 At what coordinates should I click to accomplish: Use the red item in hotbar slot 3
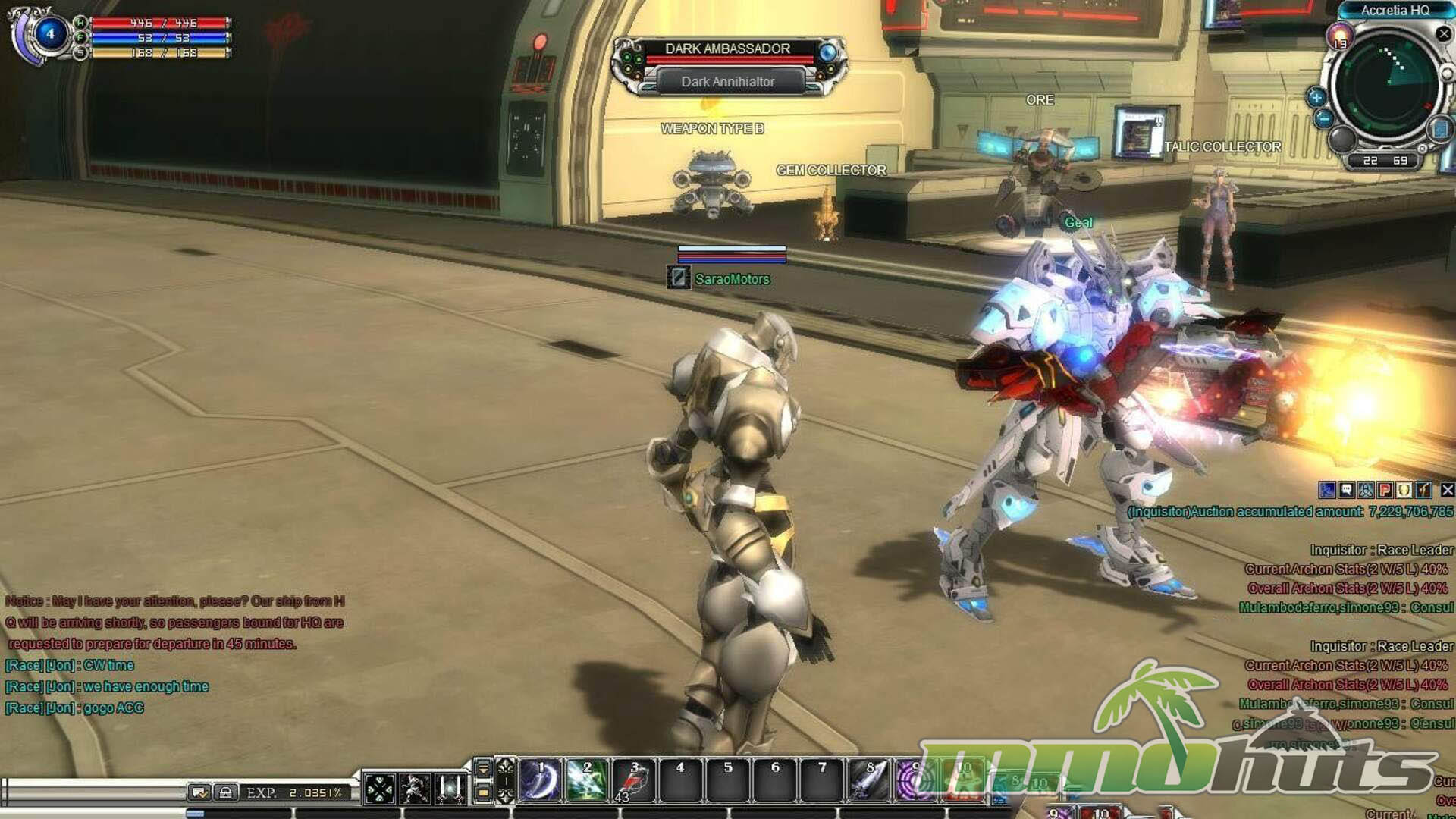634,780
